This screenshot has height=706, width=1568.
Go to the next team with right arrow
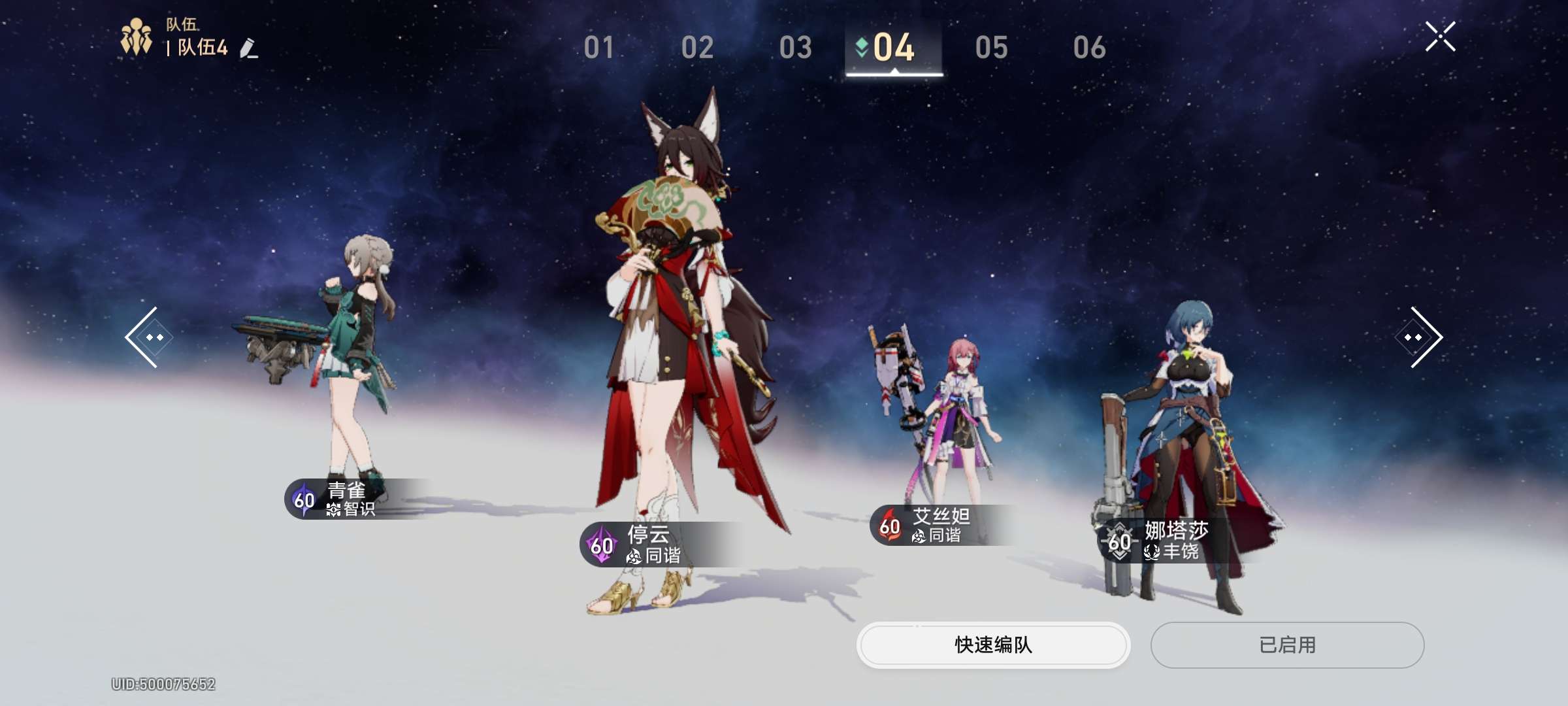pos(1424,337)
